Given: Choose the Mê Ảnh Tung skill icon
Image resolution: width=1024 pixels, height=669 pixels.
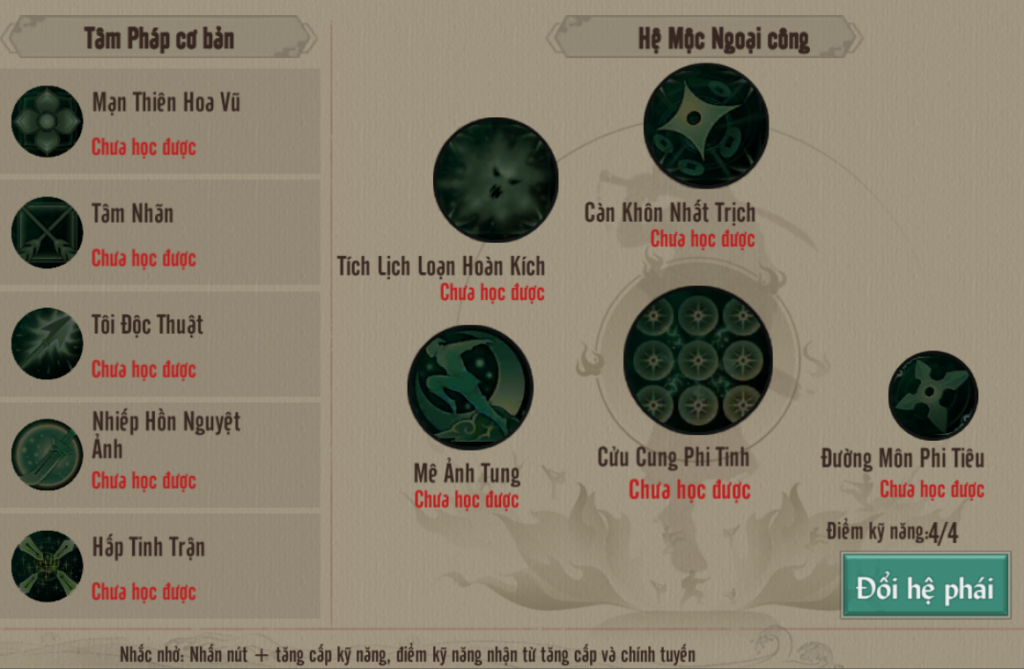Looking at the screenshot, I should [470, 387].
